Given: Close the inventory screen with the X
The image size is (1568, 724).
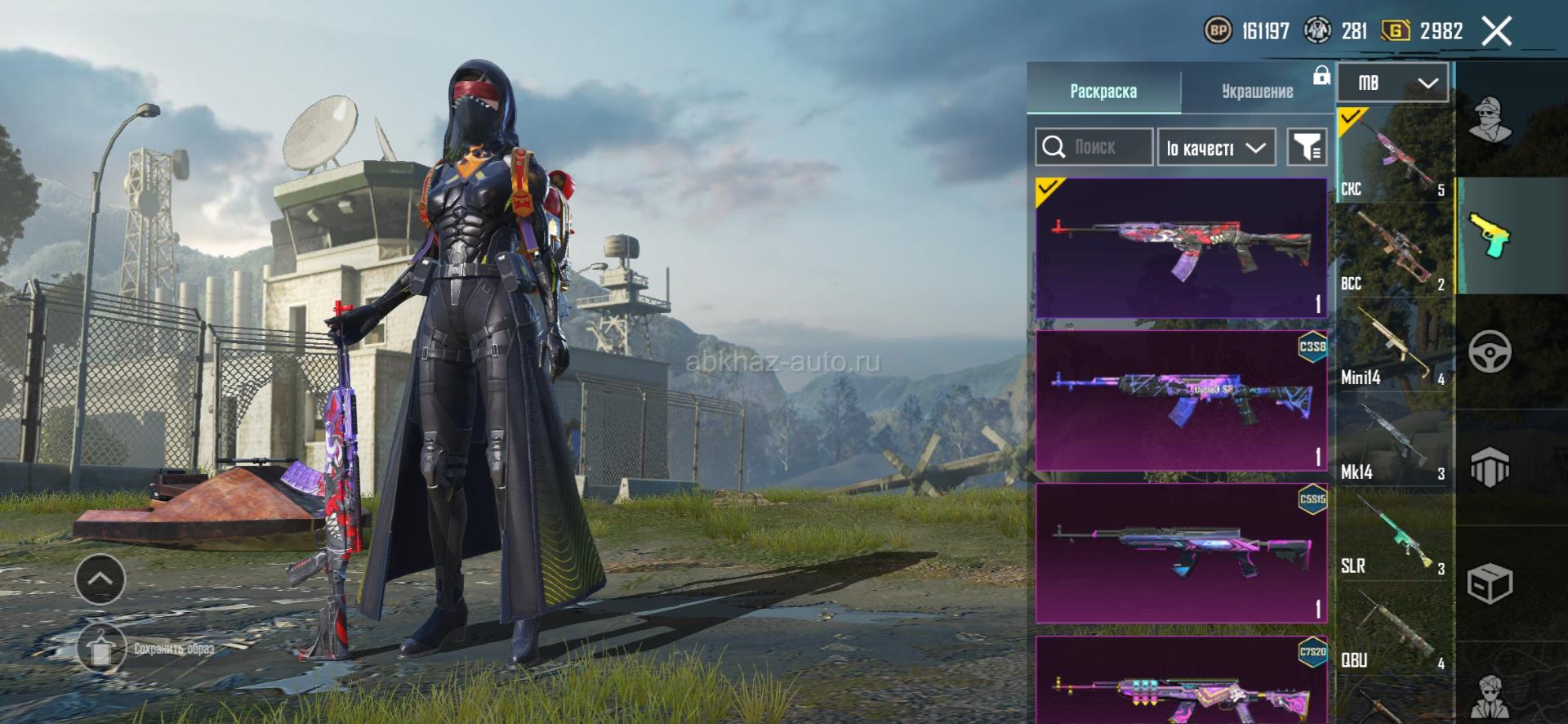Looking at the screenshot, I should [1496, 32].
